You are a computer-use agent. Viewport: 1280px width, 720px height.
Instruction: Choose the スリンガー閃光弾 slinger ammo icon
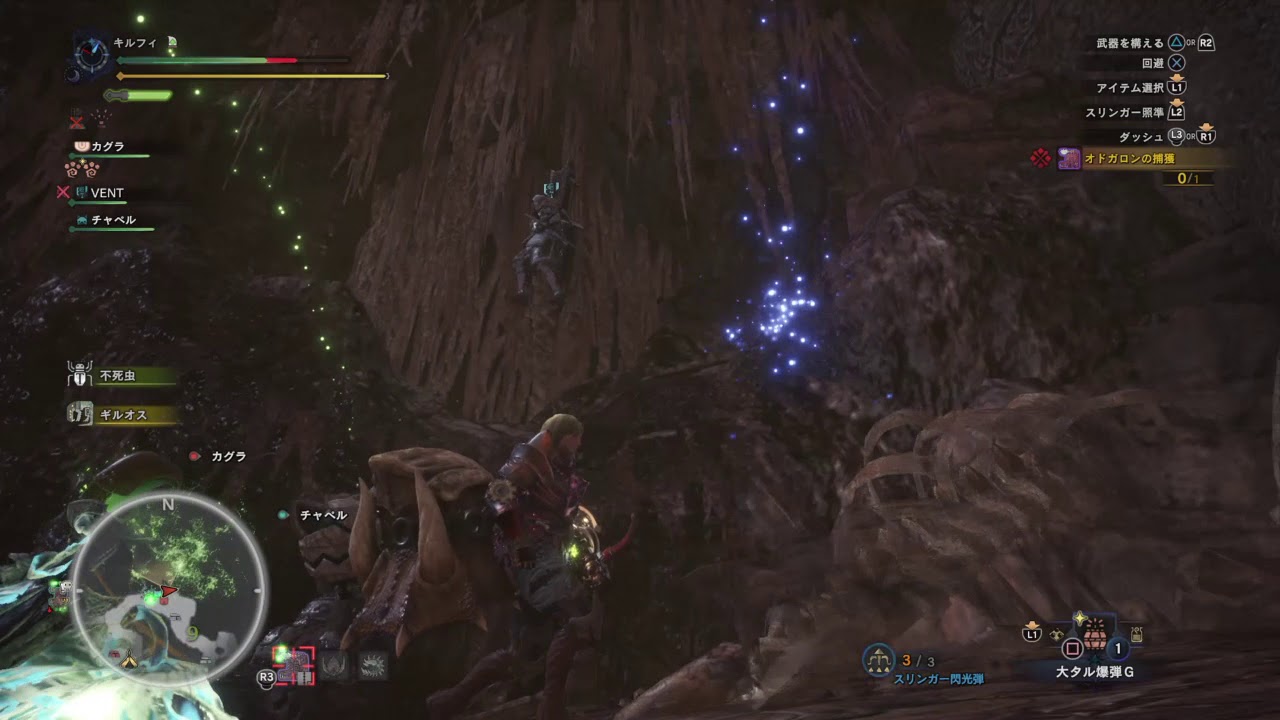(x=878, y=660)
